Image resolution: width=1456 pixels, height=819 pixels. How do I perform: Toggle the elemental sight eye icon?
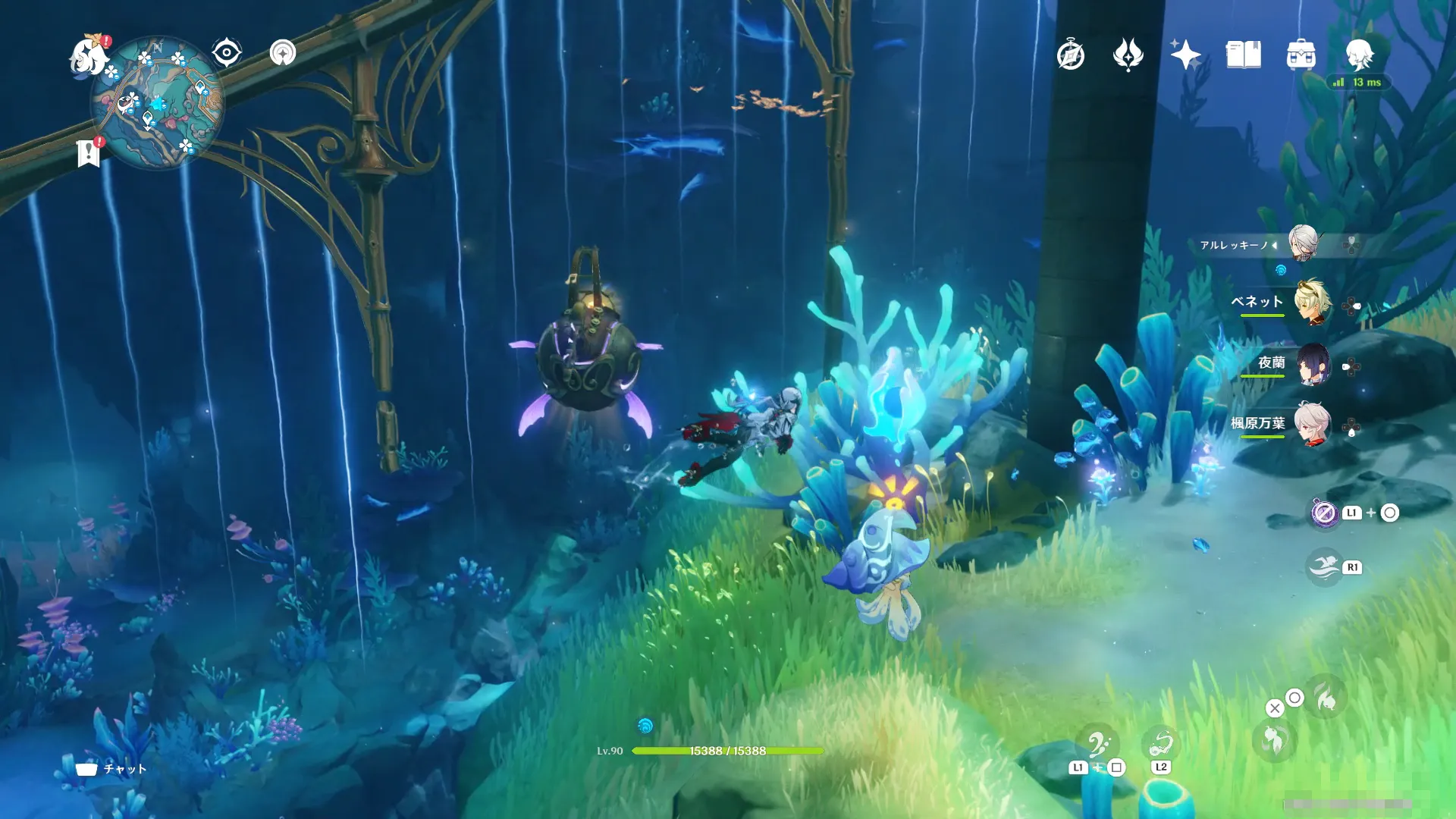[227, 53]
